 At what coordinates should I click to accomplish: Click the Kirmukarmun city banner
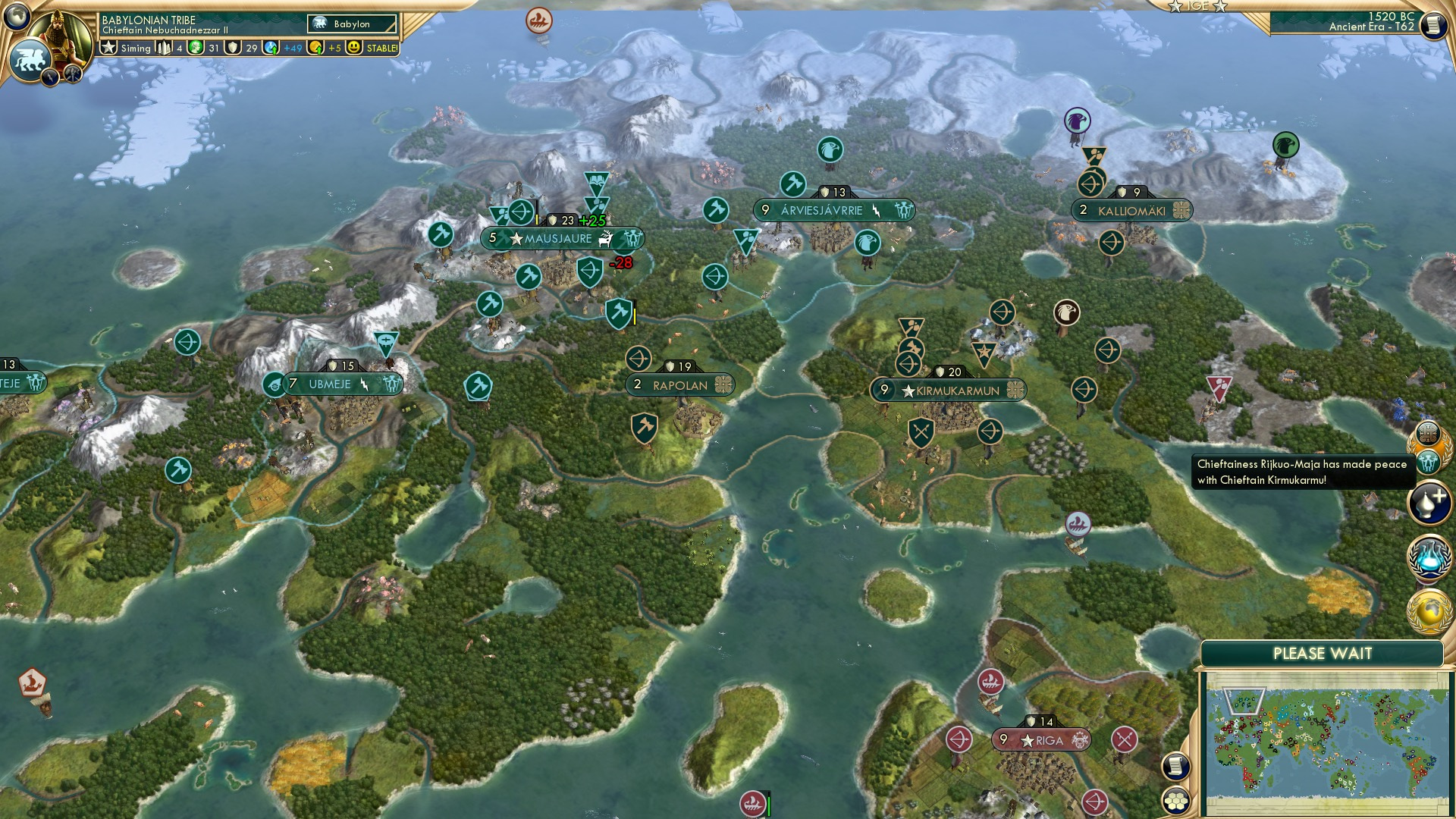(x=949, y=391)
